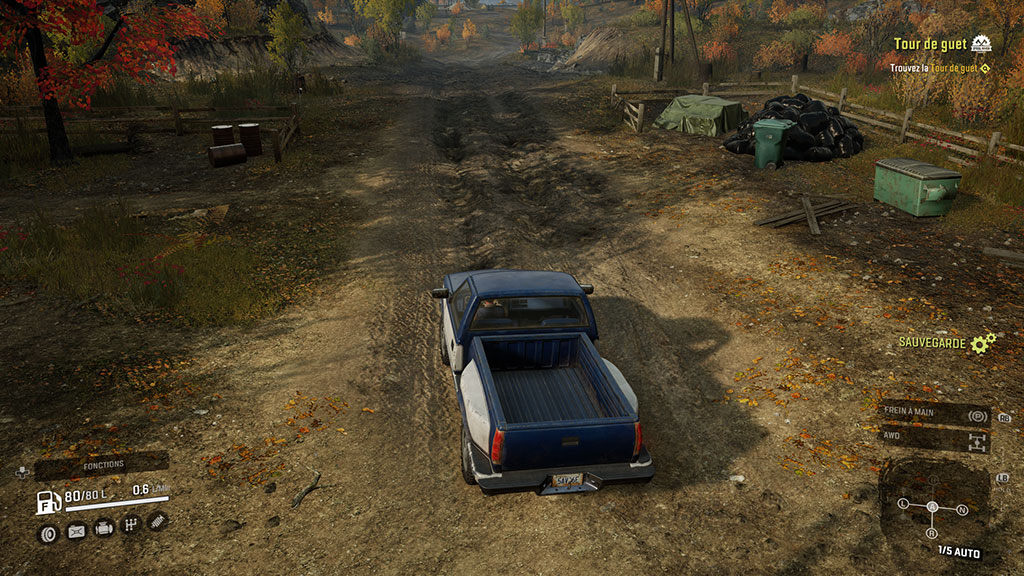Select the fuel tank damage icon

pos(76,532)
